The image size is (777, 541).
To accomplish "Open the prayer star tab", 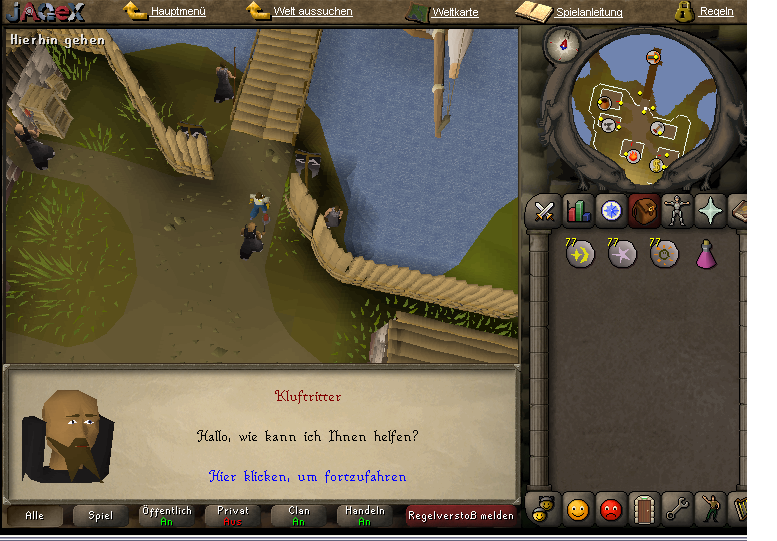I will pos(711,211).
